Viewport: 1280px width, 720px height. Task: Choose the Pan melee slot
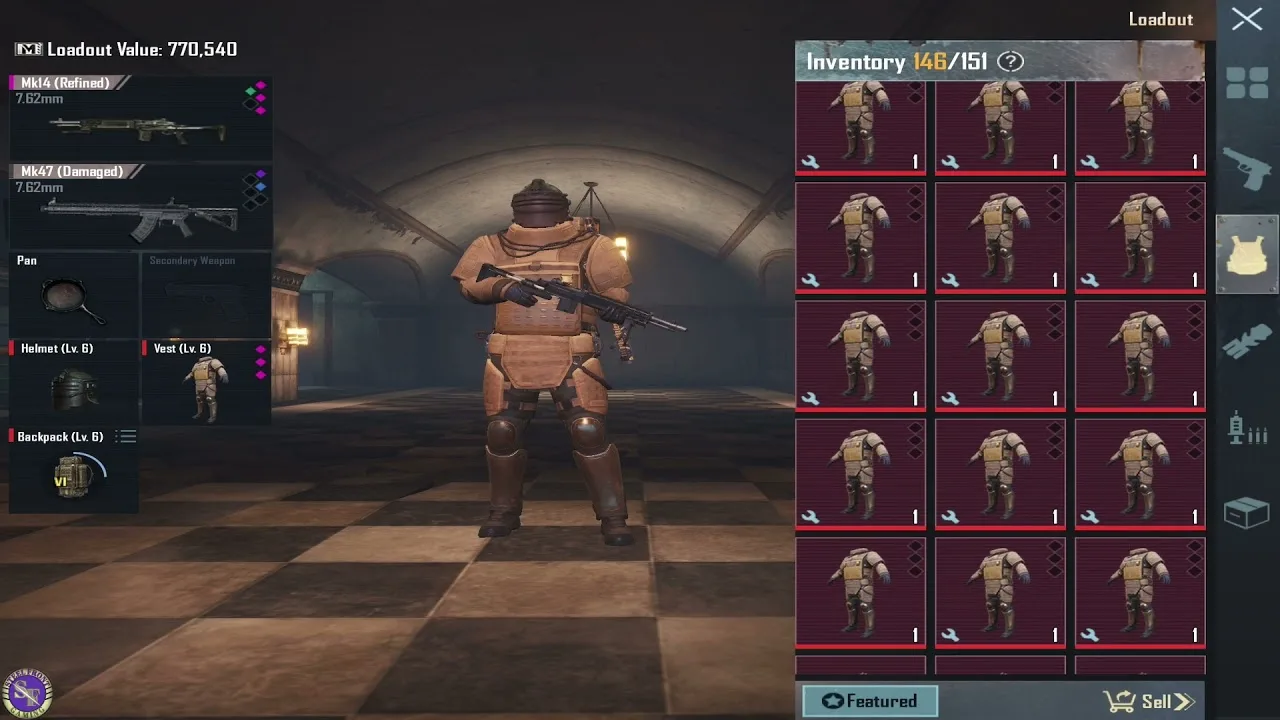pos(74,294)
